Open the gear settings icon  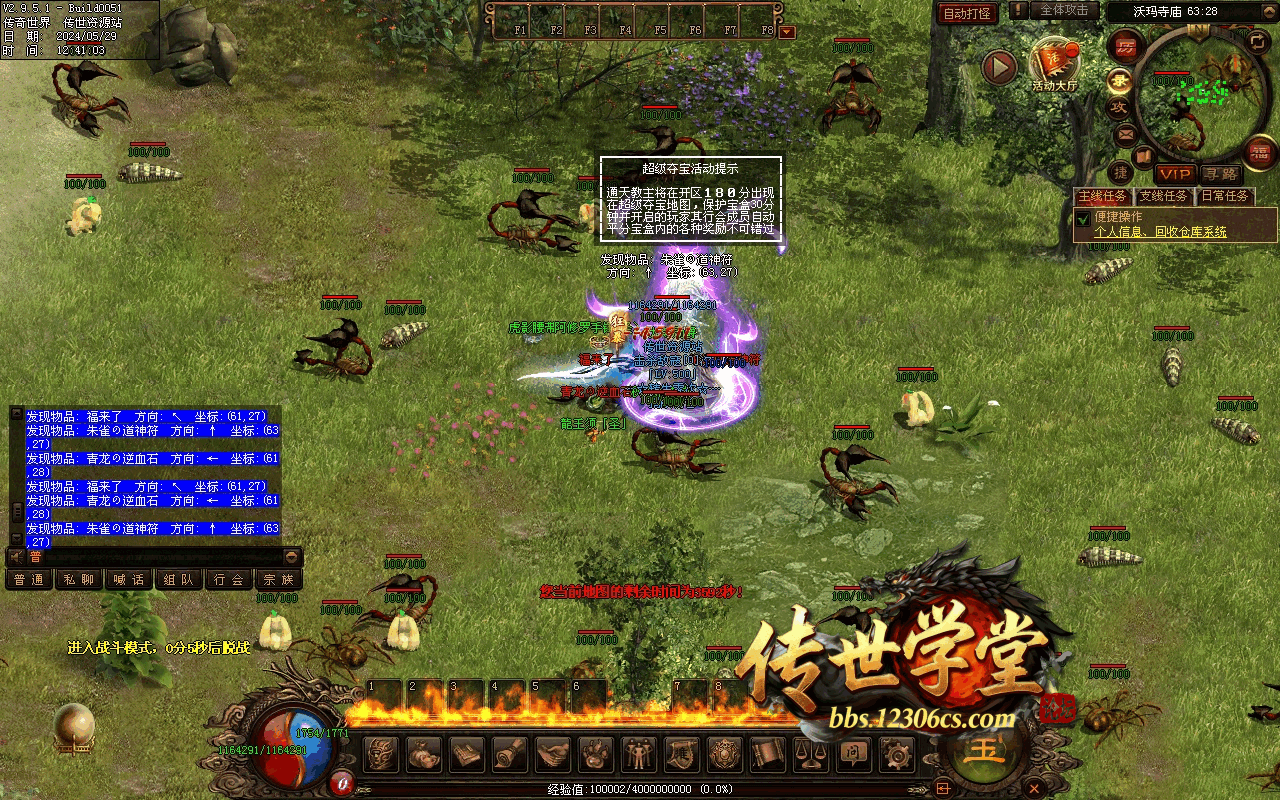tap(895, 753)
